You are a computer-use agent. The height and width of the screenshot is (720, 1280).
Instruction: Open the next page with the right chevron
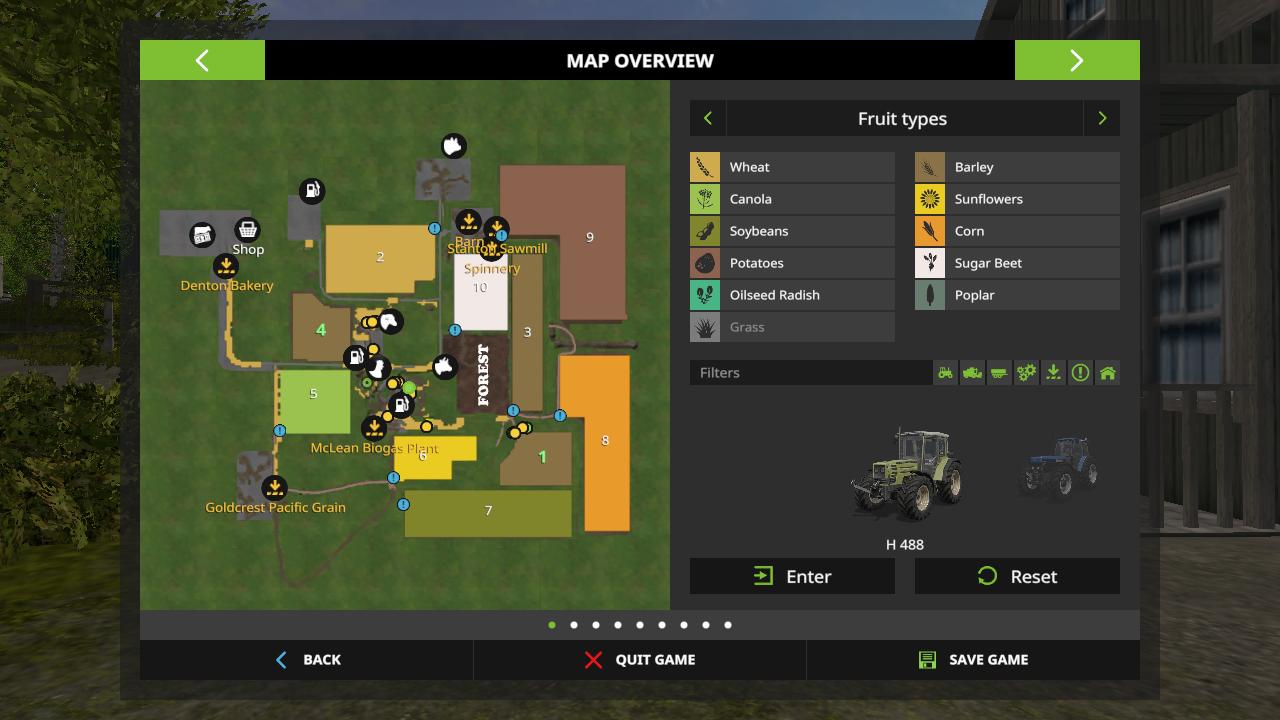click(1102, 118)
